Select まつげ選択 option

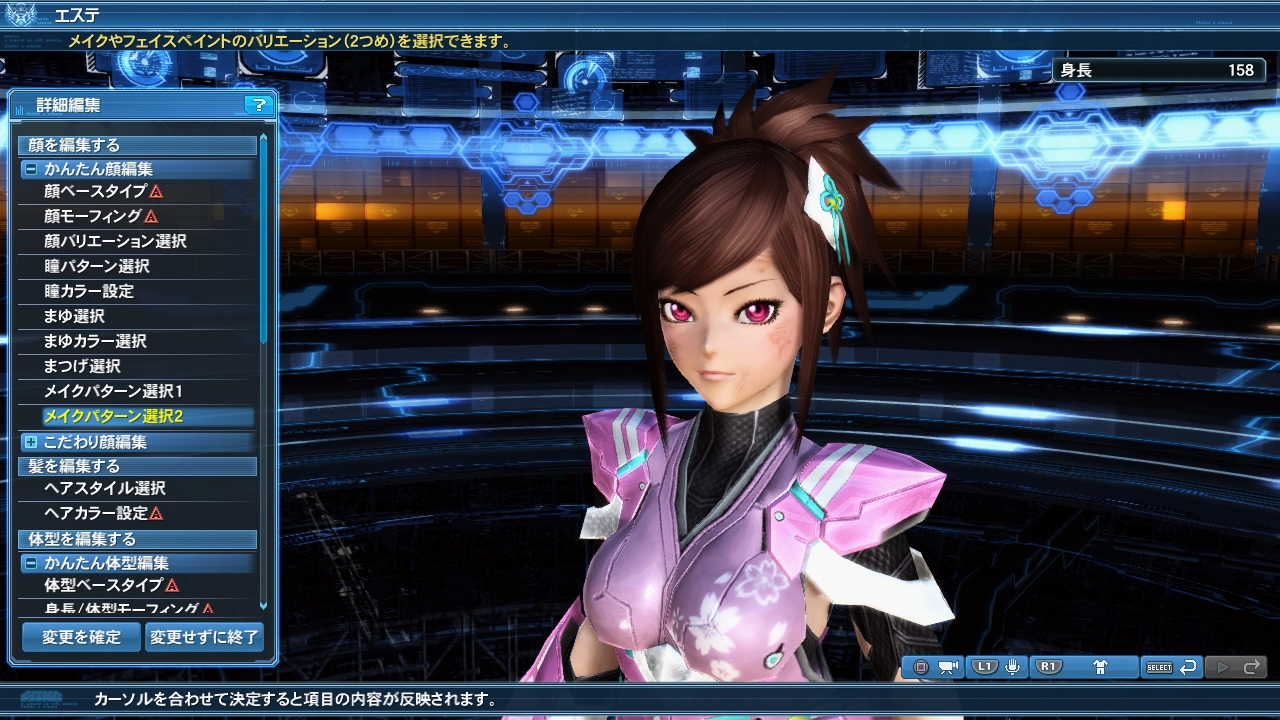pyautogui.click(x=82, y=366)
